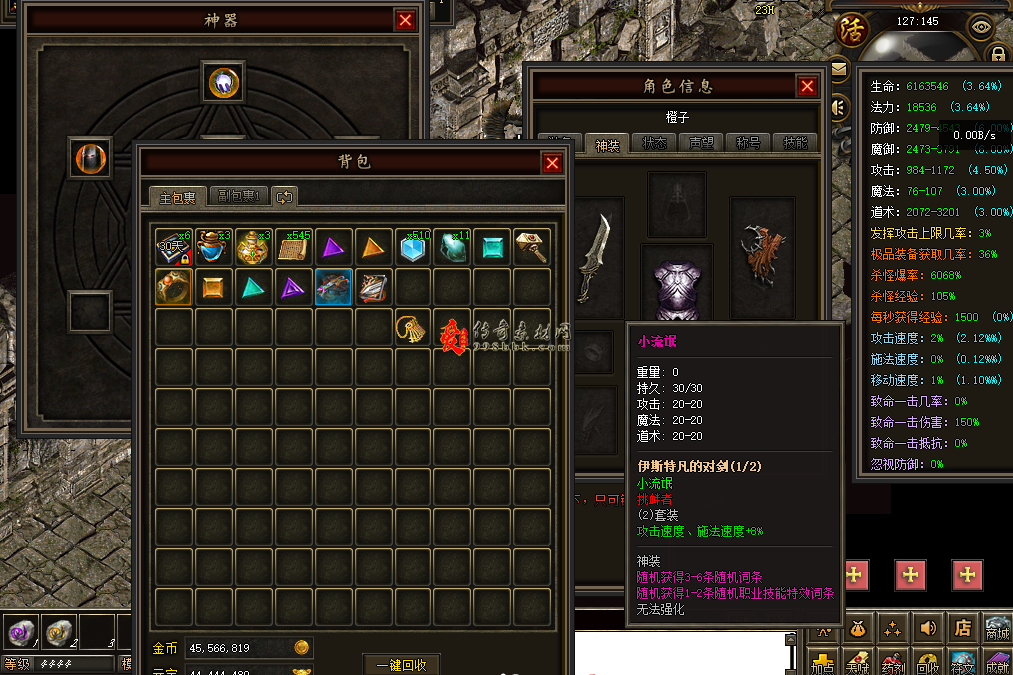Select the golden hammer in the backpack
The width and height of the screenshot is (1013, 675).
click(x=531, y=247)
